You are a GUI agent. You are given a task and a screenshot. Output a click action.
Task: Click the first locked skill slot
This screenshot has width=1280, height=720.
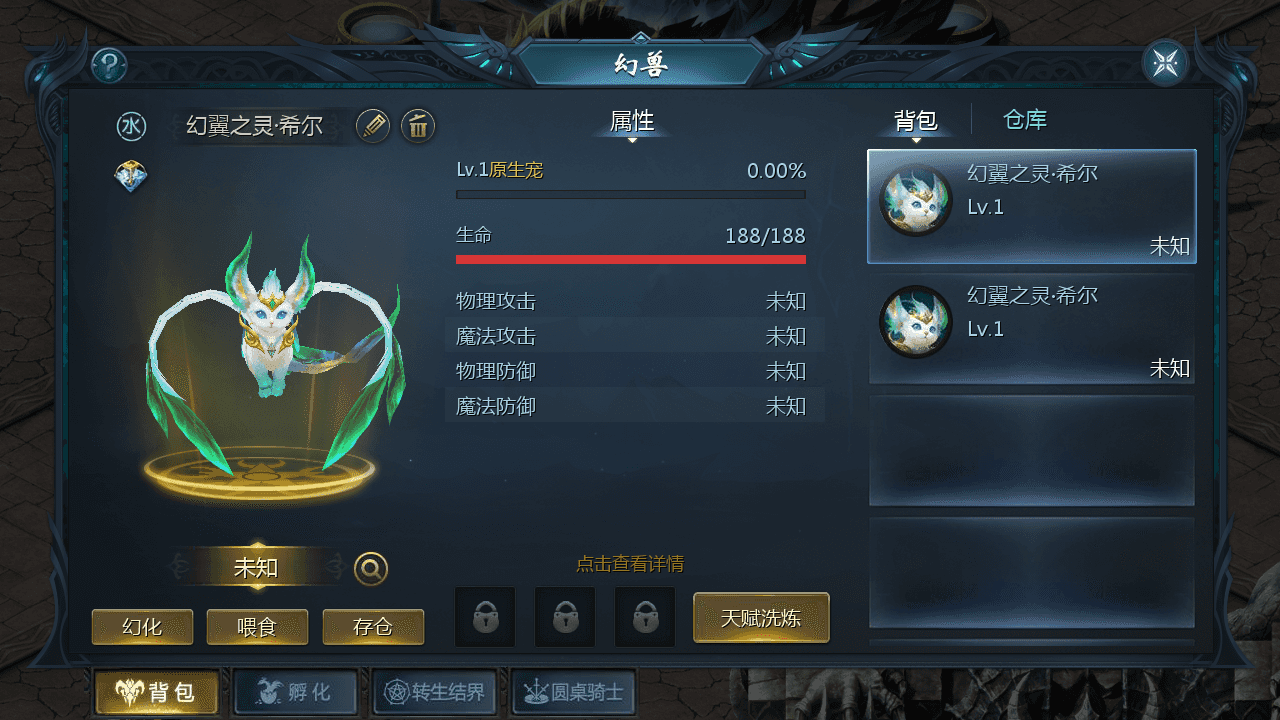(485, 617)
